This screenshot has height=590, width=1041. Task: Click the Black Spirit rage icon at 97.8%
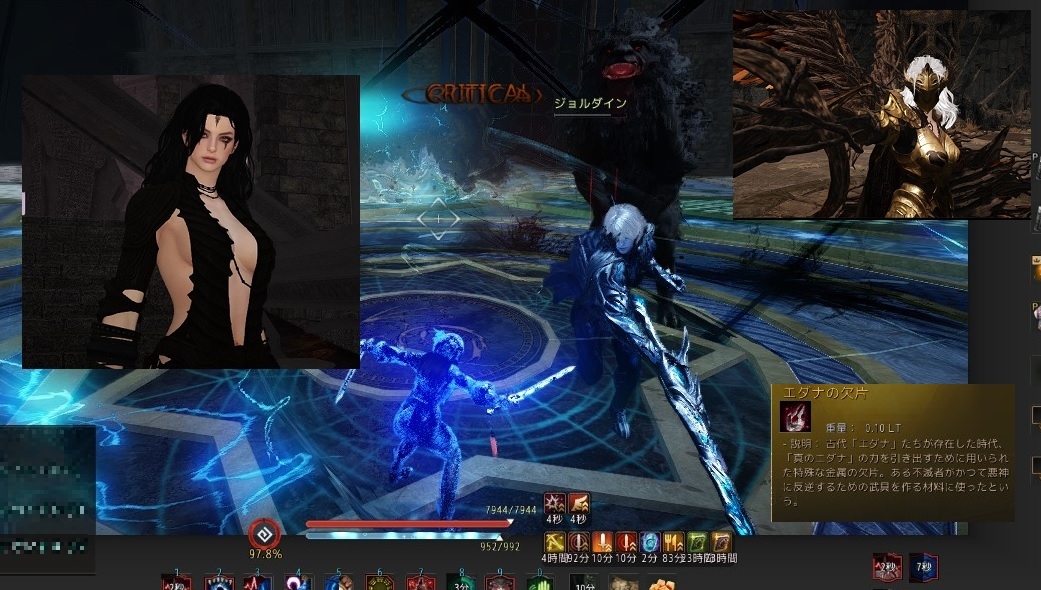(265, 533)
